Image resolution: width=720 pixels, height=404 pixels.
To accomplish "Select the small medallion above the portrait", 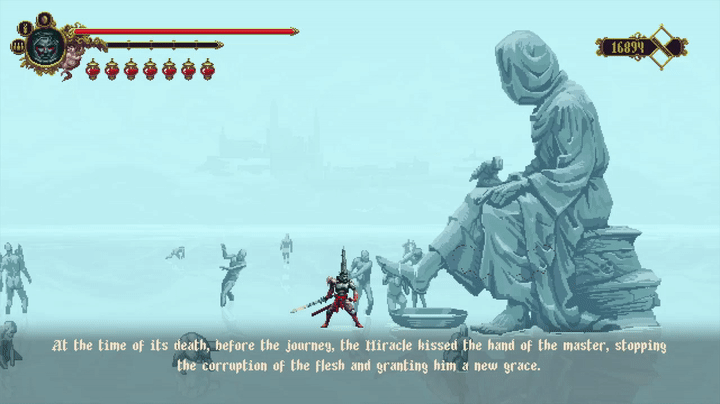I will (45, 19).
